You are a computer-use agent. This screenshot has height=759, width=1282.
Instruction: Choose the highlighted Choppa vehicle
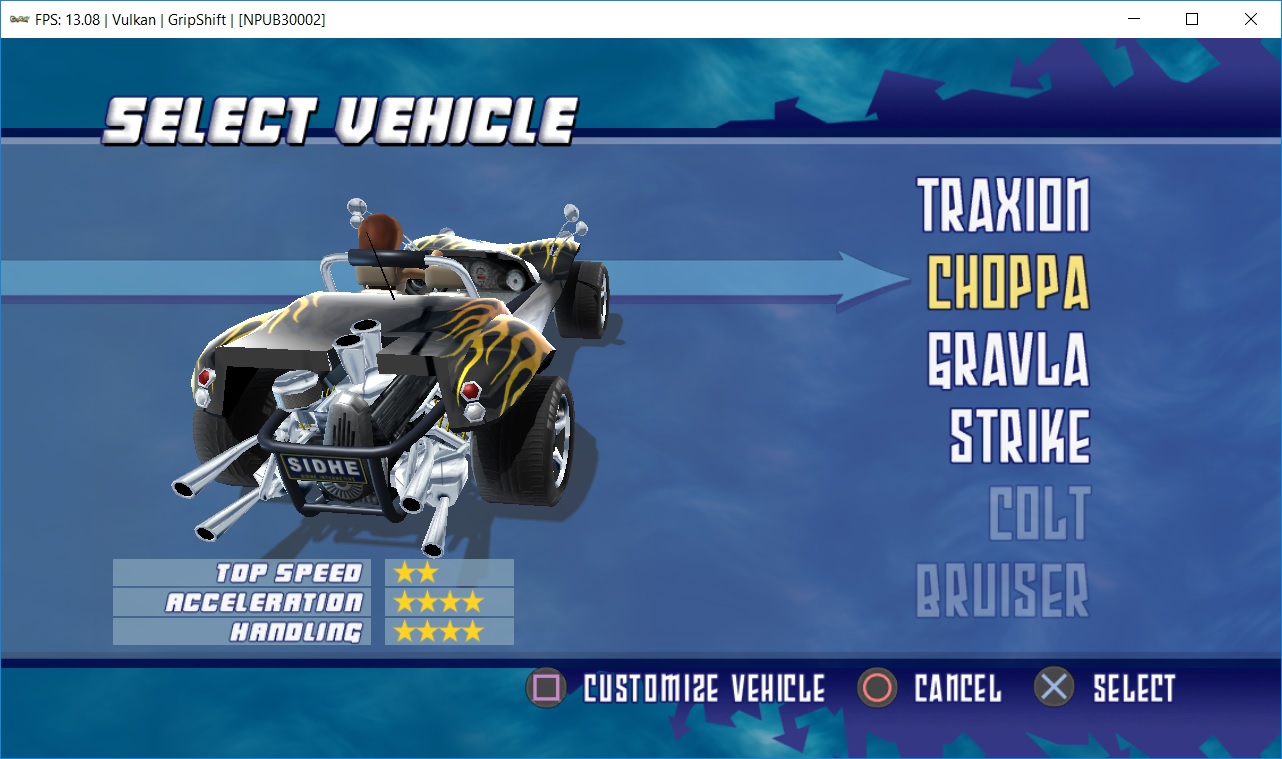click(x=1008, y=283)
